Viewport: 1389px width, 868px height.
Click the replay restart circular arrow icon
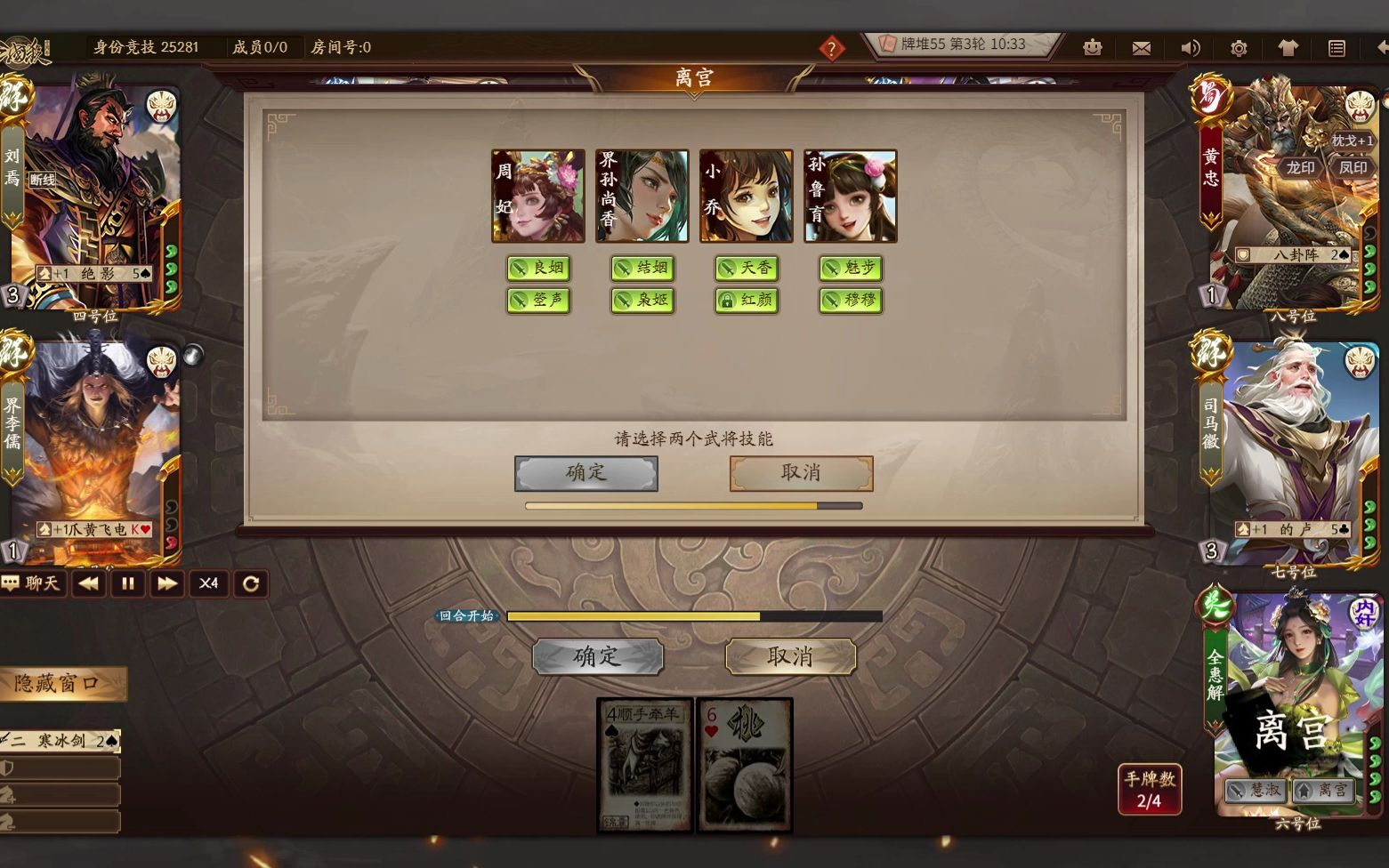250,583
